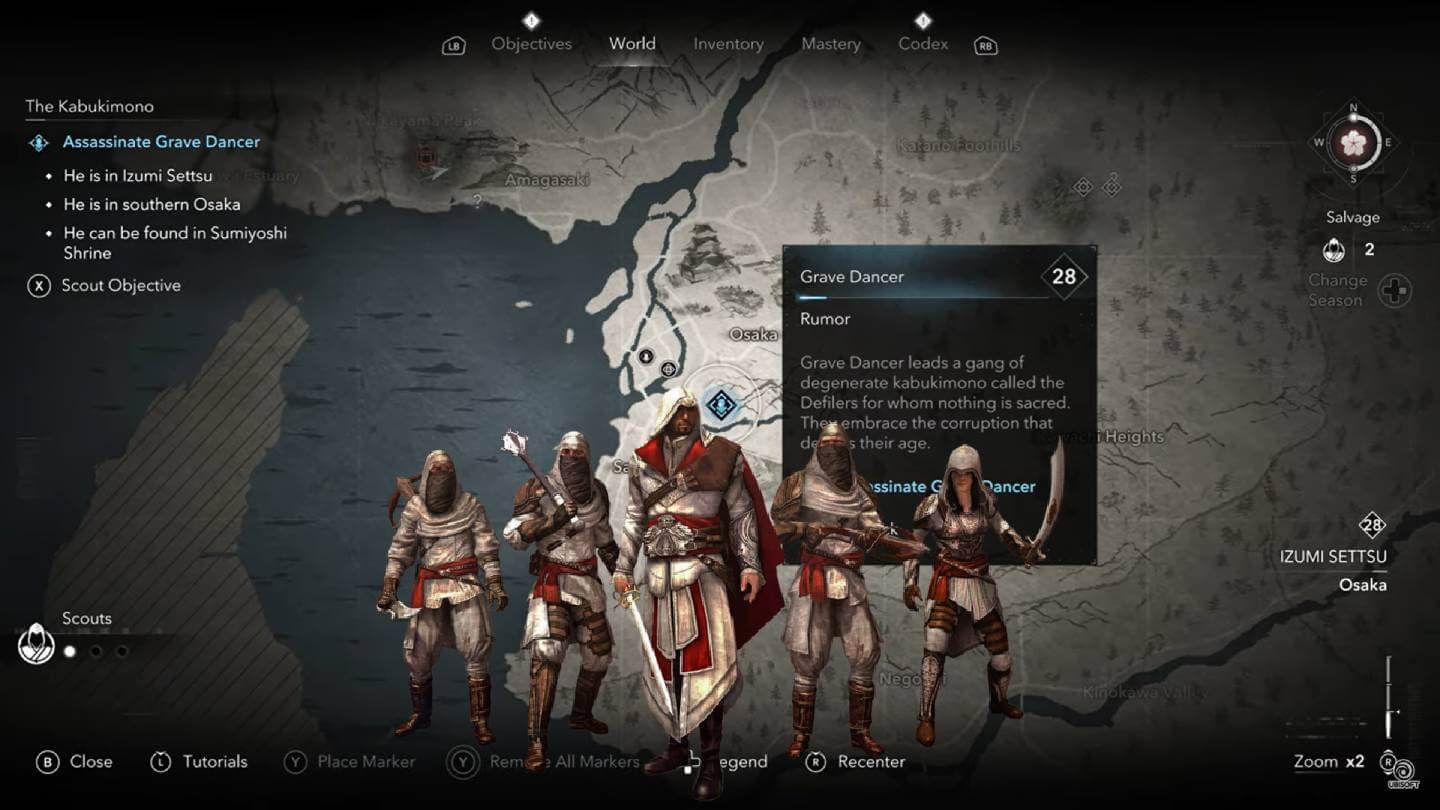
Task: Select the first scout availability dot
Action: click(x=69, y=650)
